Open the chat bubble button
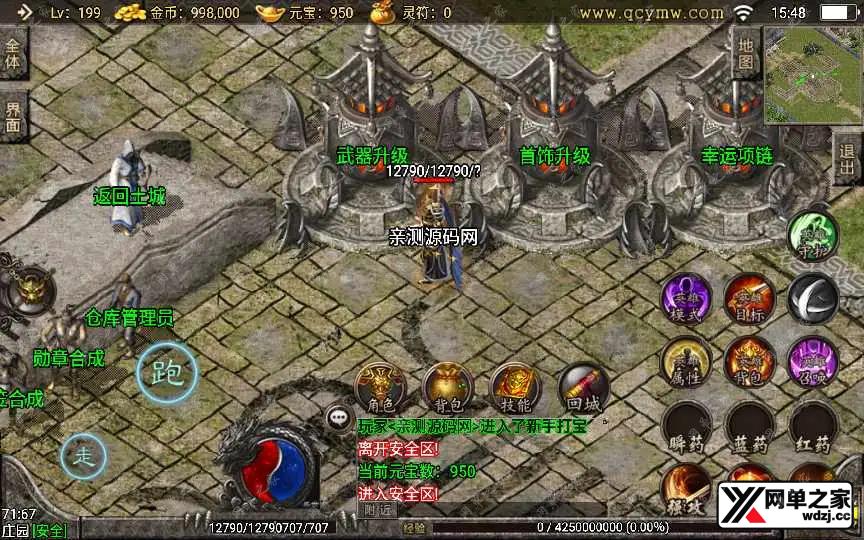The height and width of the screenshot is (540, 864). pyautogui.click(x=338, y=417)
